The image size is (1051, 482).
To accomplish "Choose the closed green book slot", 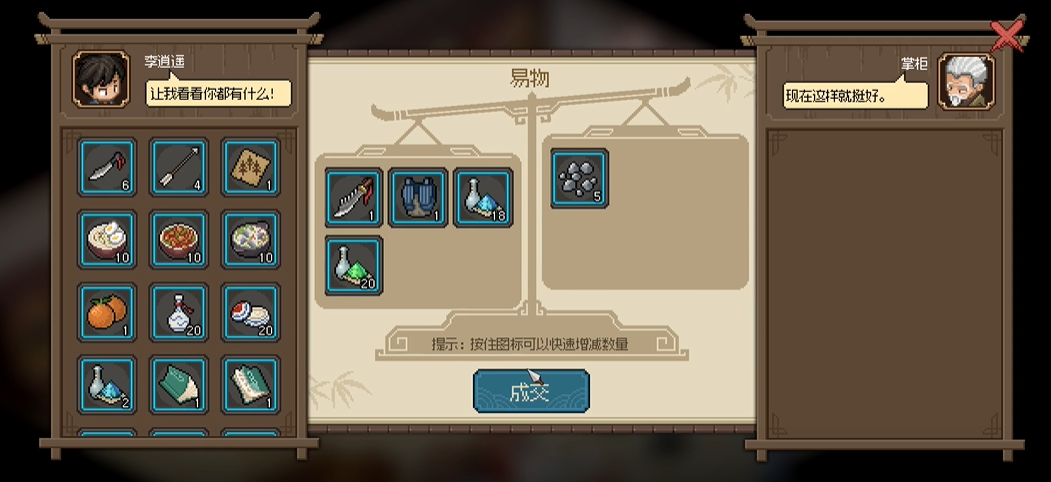I will pos(179,385).
